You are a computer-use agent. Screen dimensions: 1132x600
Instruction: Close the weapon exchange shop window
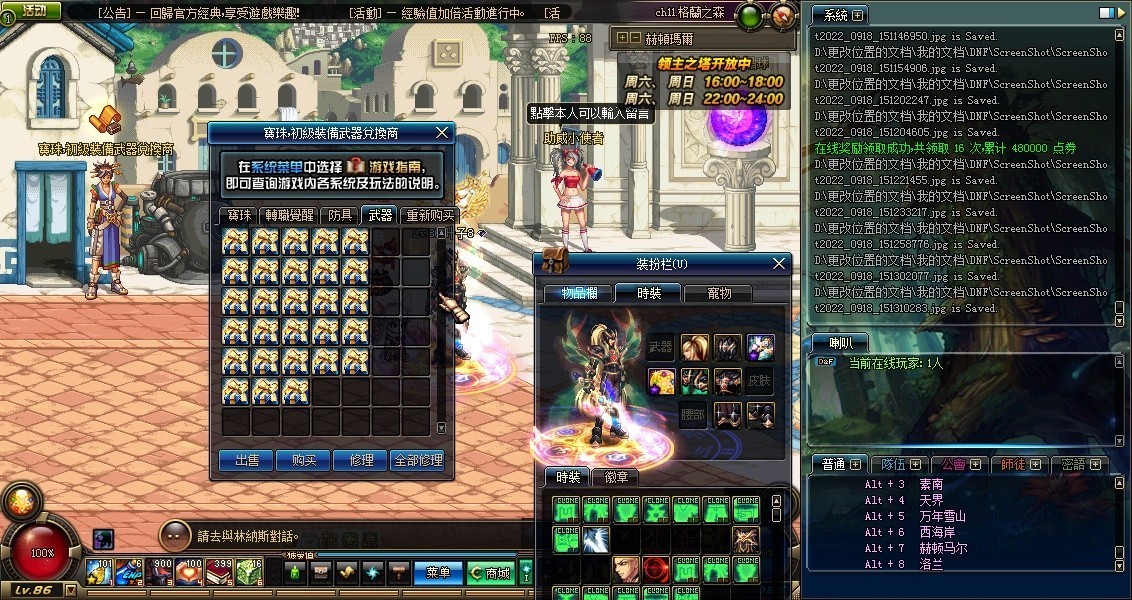coord(442,132)
